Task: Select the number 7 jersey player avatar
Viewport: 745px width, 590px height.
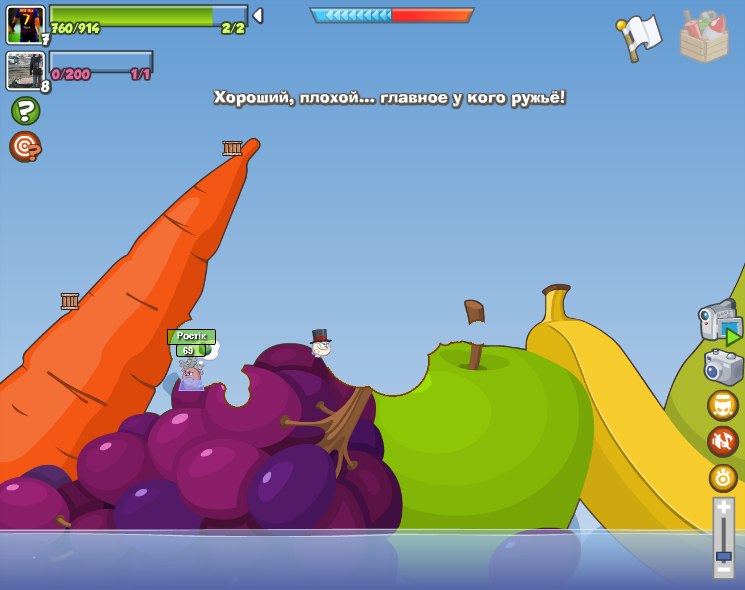Action: [25, 24]
